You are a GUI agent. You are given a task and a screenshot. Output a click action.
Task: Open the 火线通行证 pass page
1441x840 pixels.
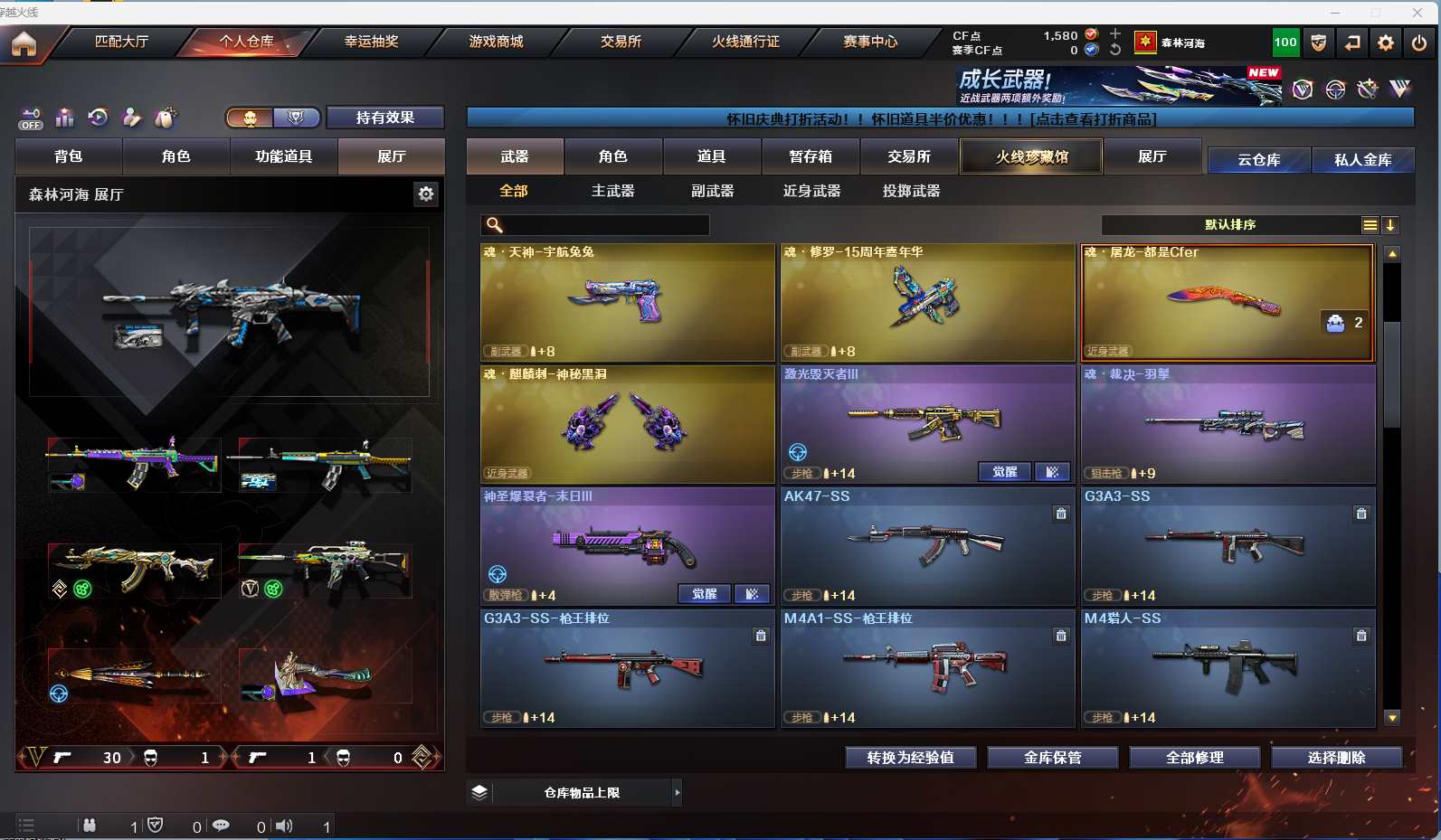745,42
